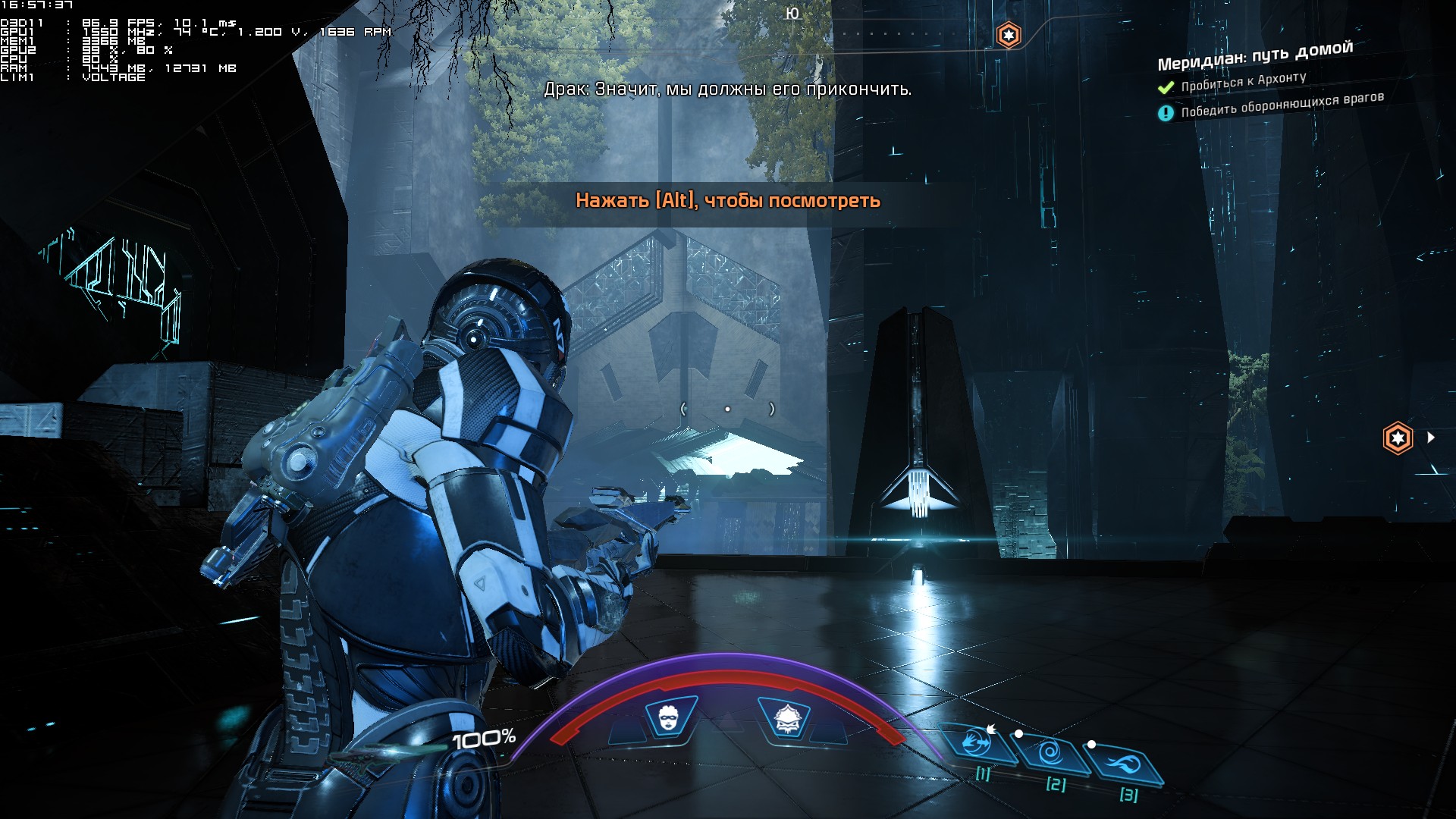Image resolution: width=1456 pixels, height=819 pixels.
Task: Activate the swirl ability in slot 2
Action: coord(1050,753)
